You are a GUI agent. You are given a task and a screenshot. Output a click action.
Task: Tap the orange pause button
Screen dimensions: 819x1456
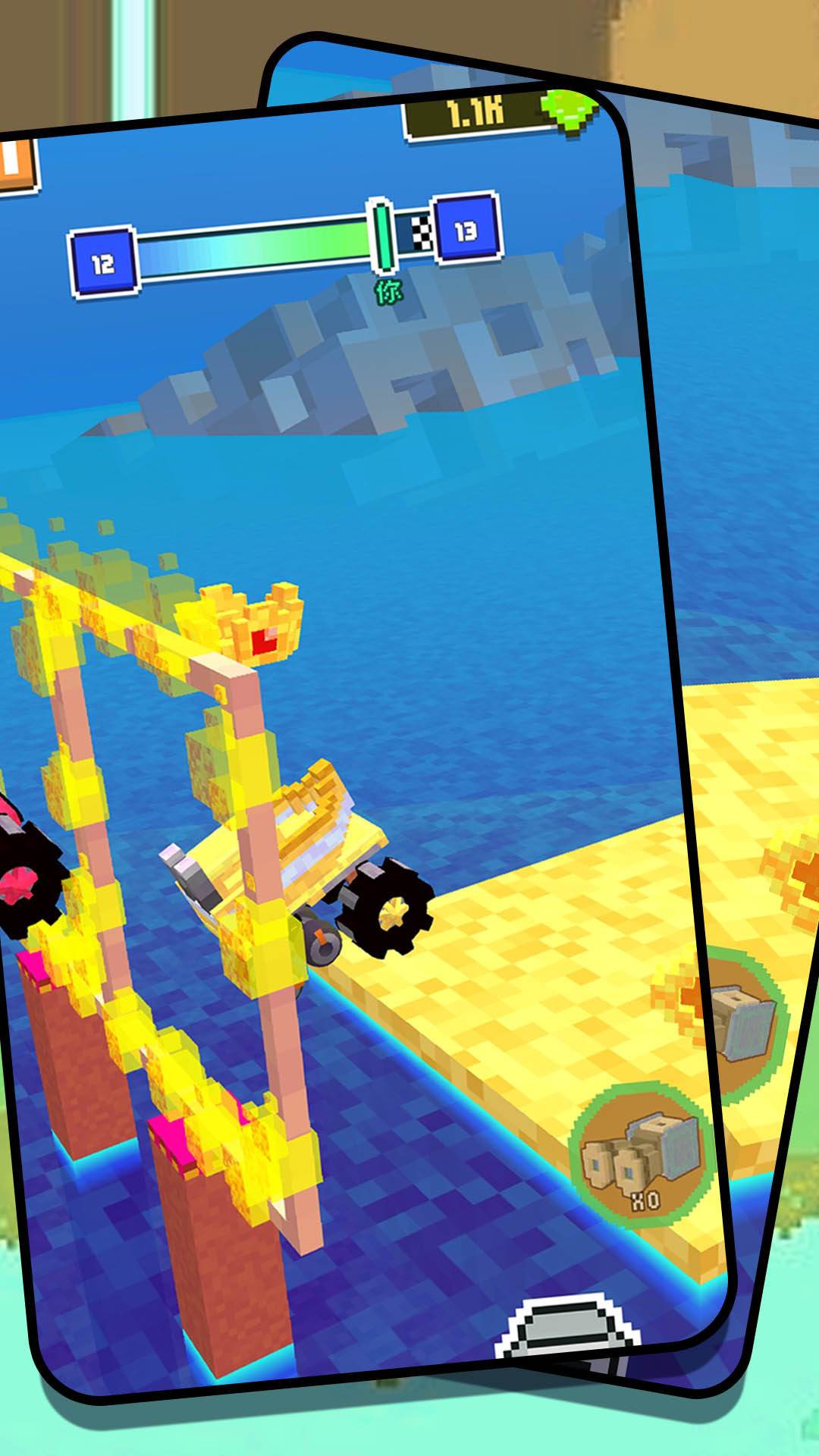tap(15, 164)
